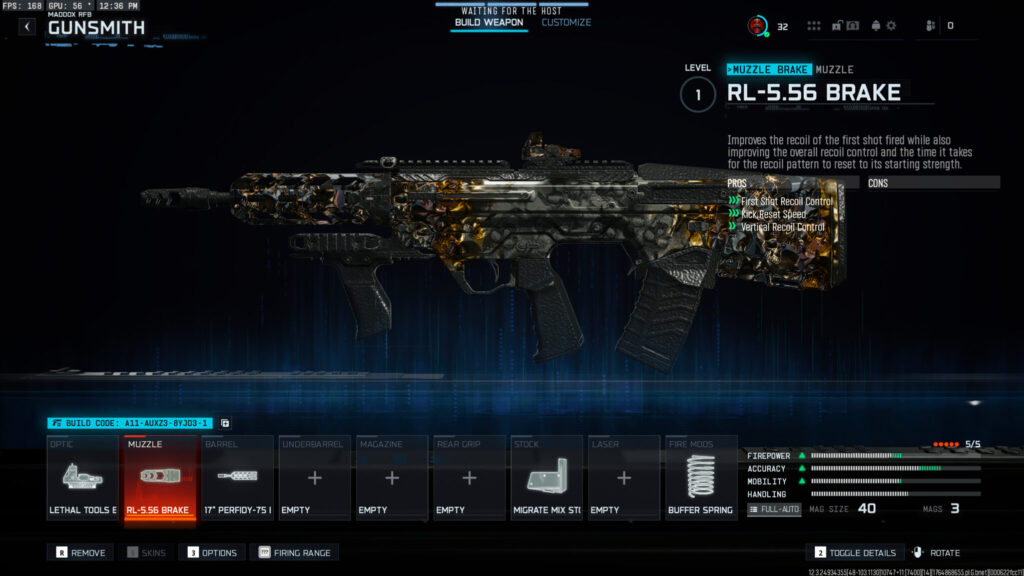This screenshot has width=1024, height=576.
Task: Copy the build code with the copy icon
Action: [x=225, y=423]
